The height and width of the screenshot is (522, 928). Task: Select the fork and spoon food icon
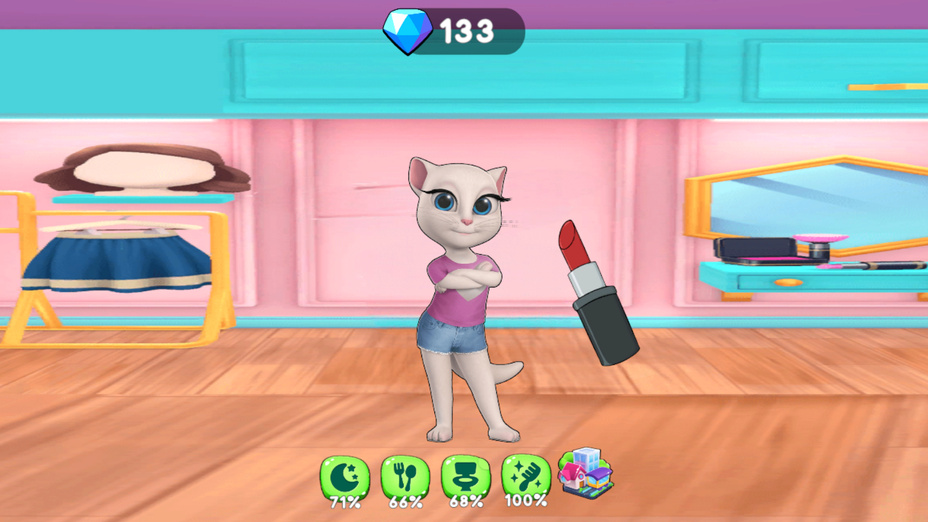[405, 477]
